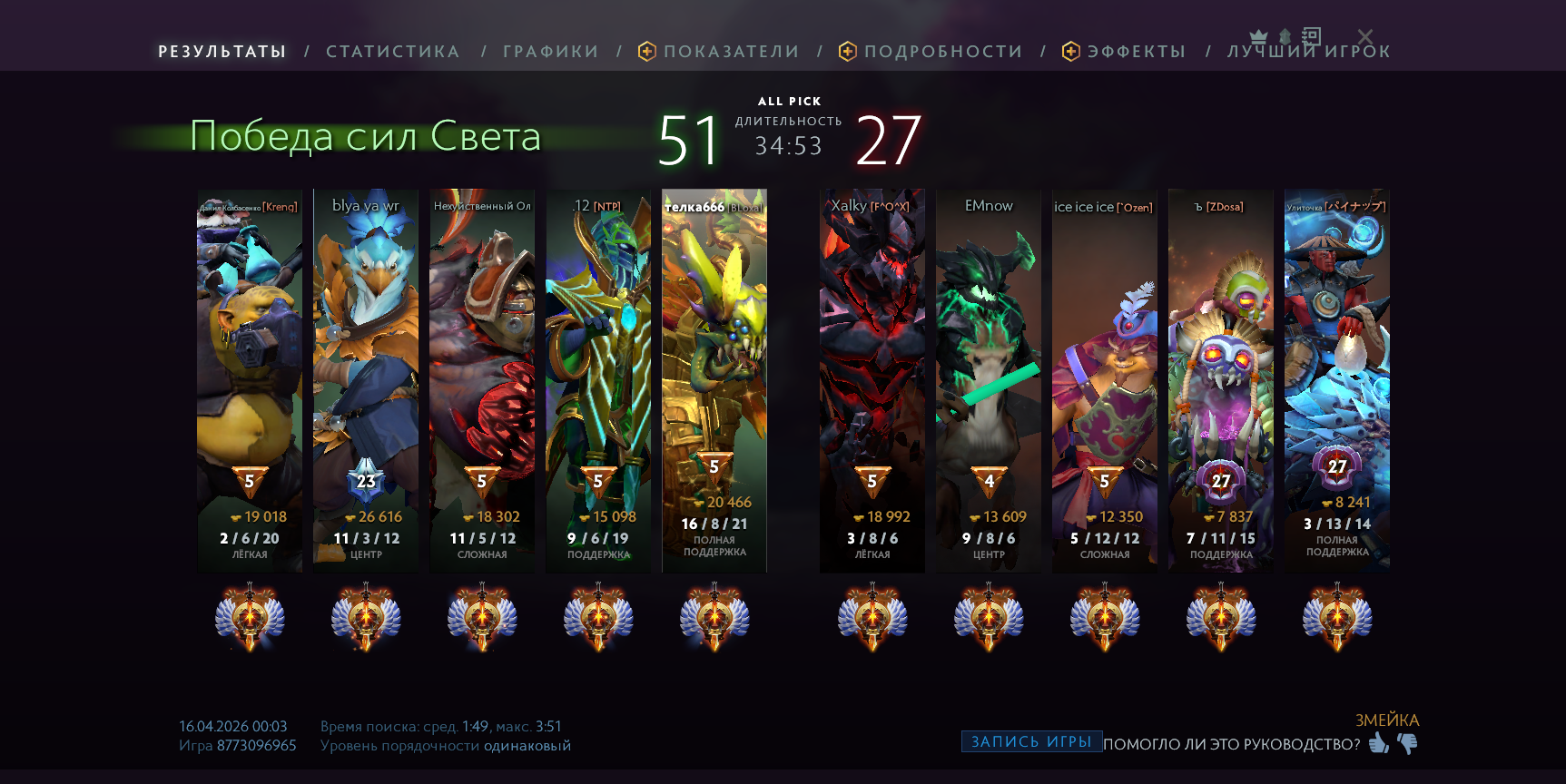
Task: Give the guide a thumbs down
Action: (1407, 744)
